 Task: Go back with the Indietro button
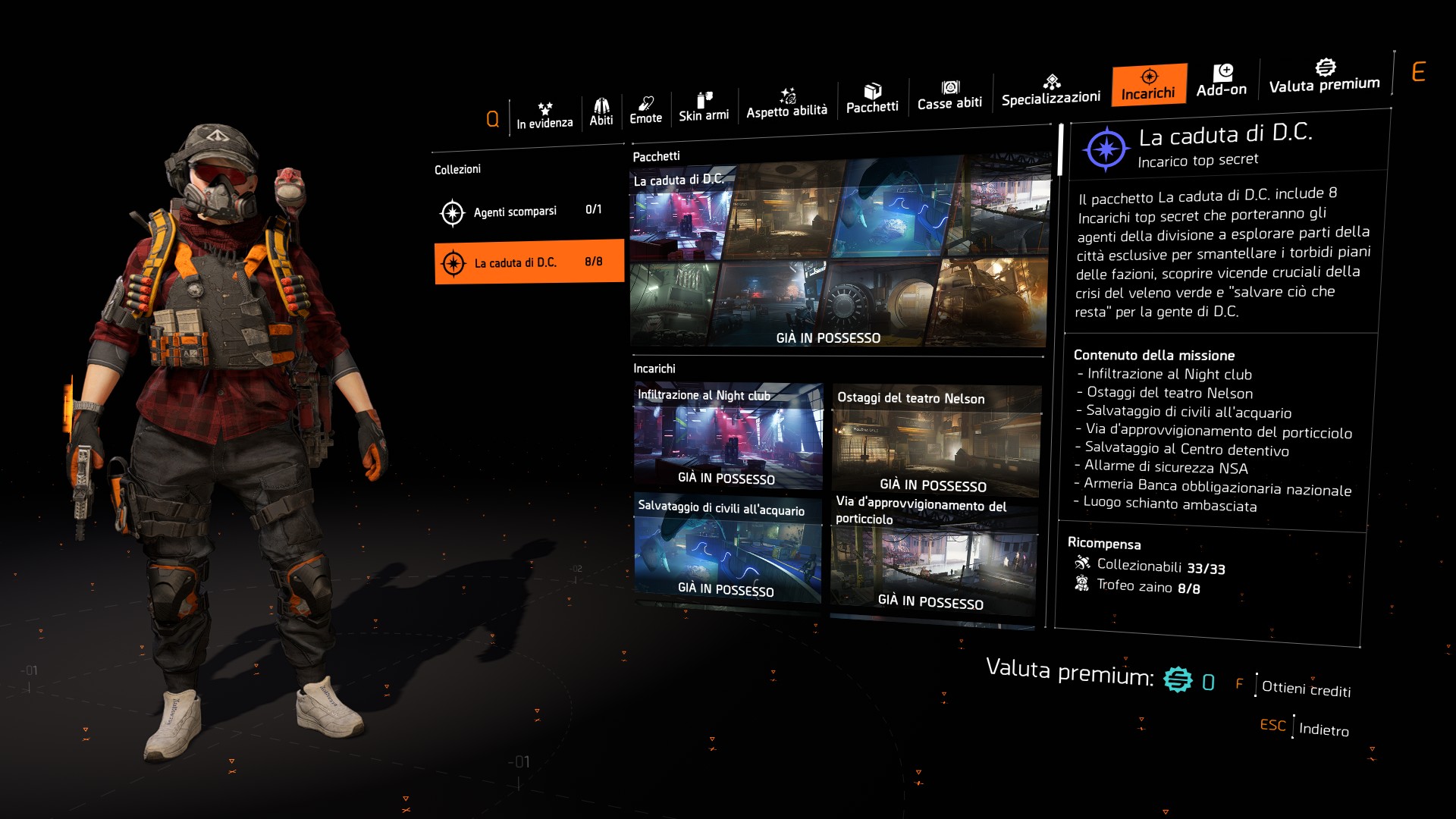click(1323, 730)
